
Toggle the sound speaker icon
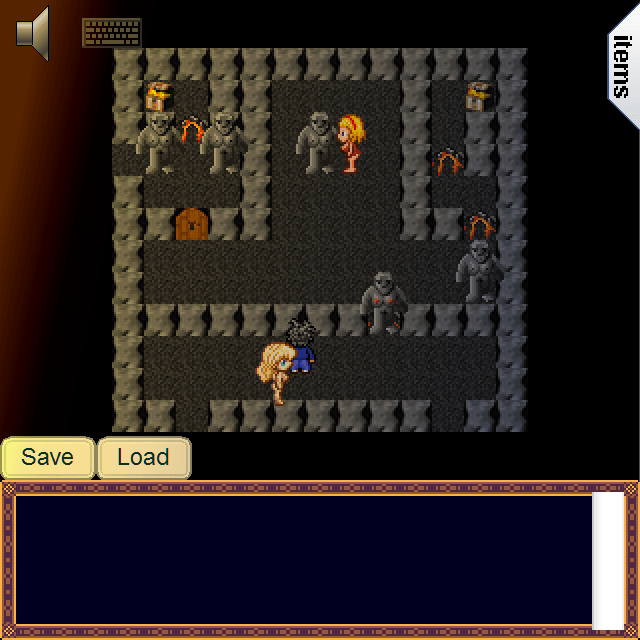click(x=33, y=32)
